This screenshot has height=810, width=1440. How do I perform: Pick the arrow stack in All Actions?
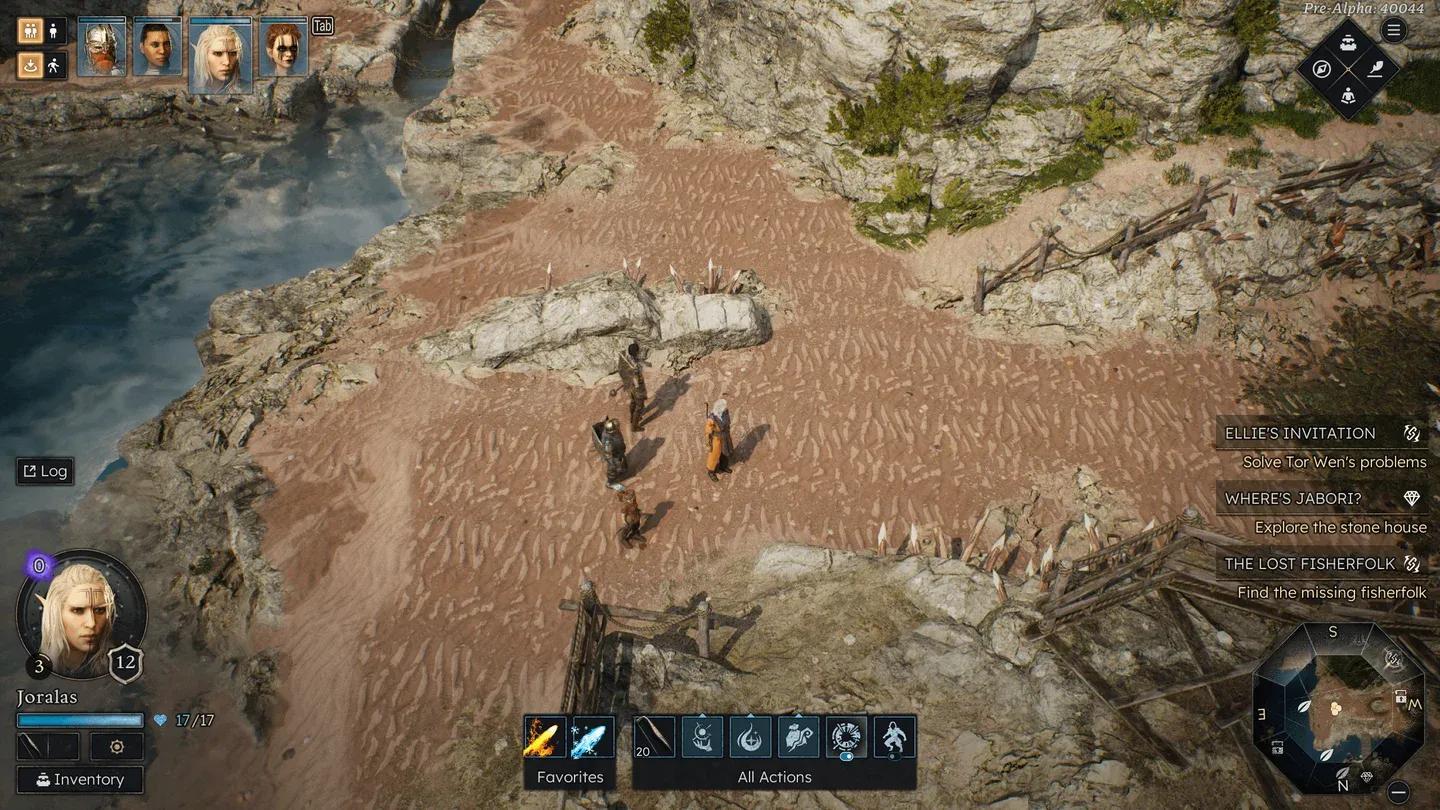tap(654, 735)
